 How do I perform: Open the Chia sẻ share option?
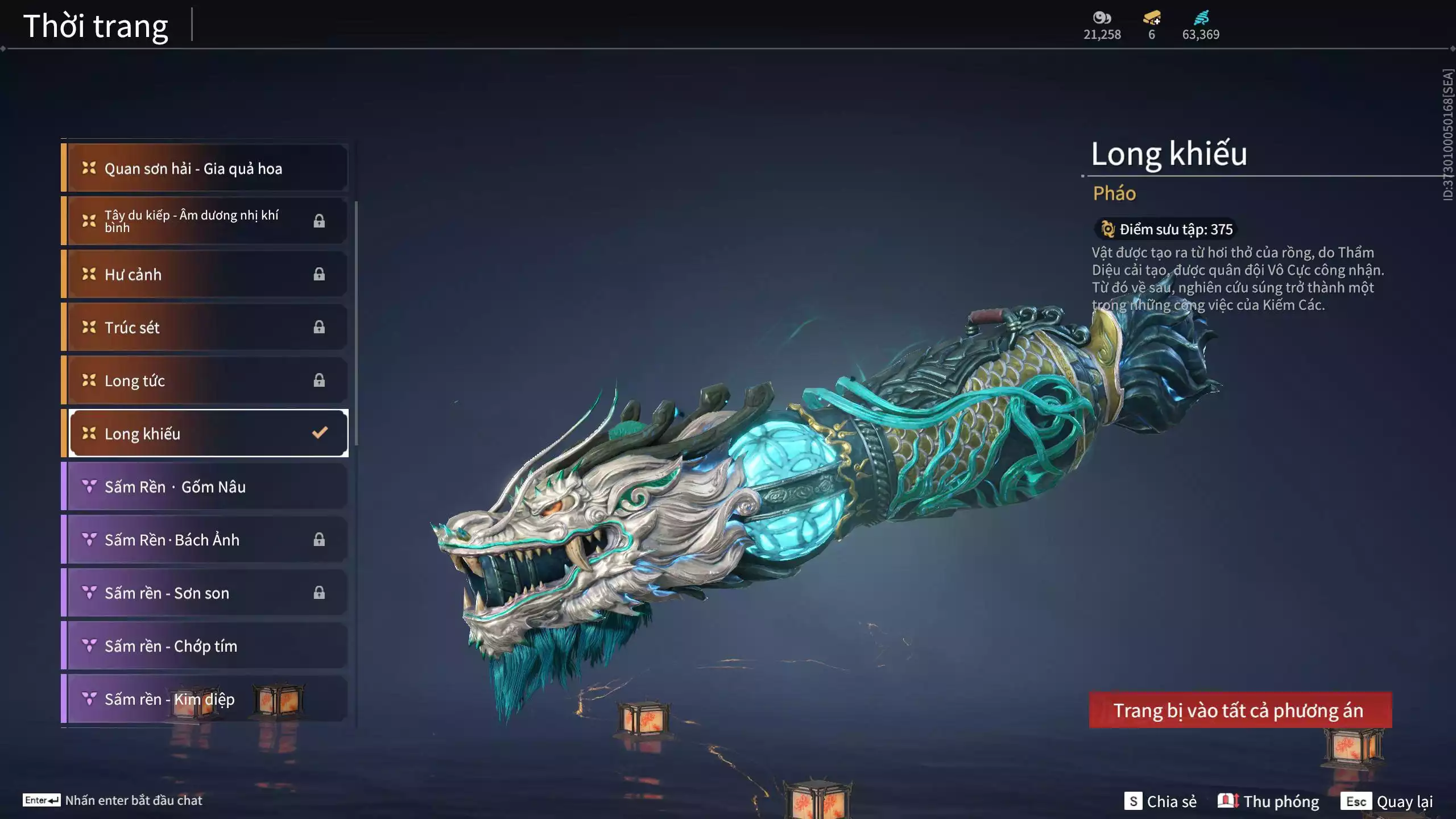1160,801
